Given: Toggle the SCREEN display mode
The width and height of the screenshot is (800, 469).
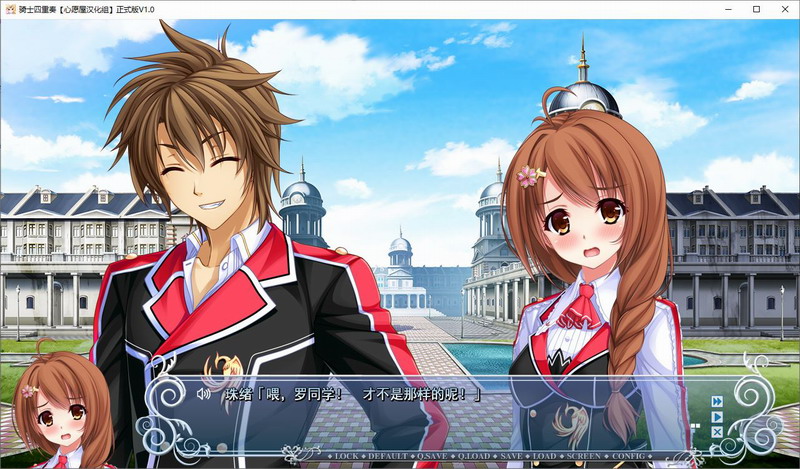Looking at the screenshot, I should (x=585, y=456).
